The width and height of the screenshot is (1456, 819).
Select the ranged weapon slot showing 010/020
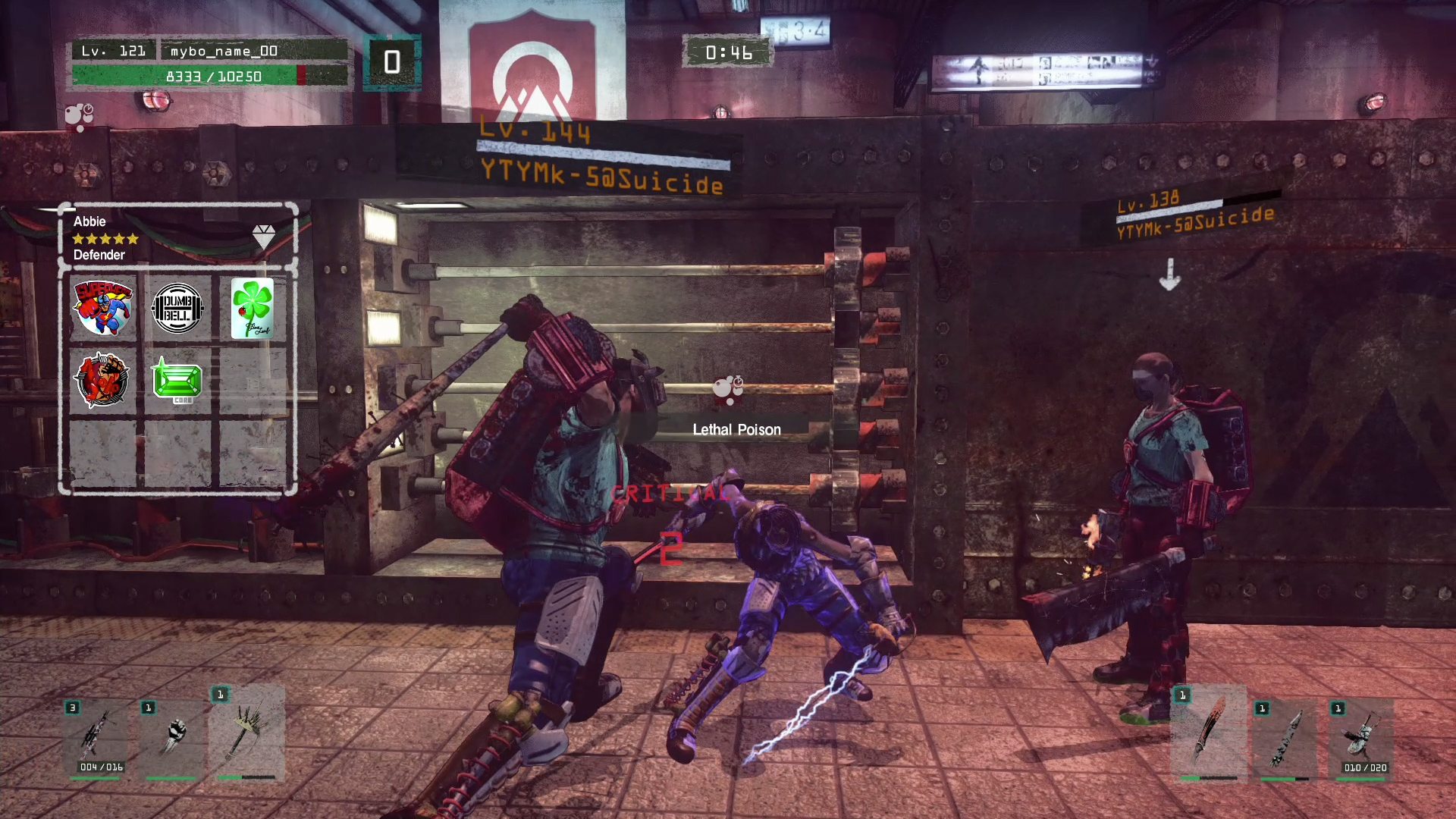coord(1363,737)
